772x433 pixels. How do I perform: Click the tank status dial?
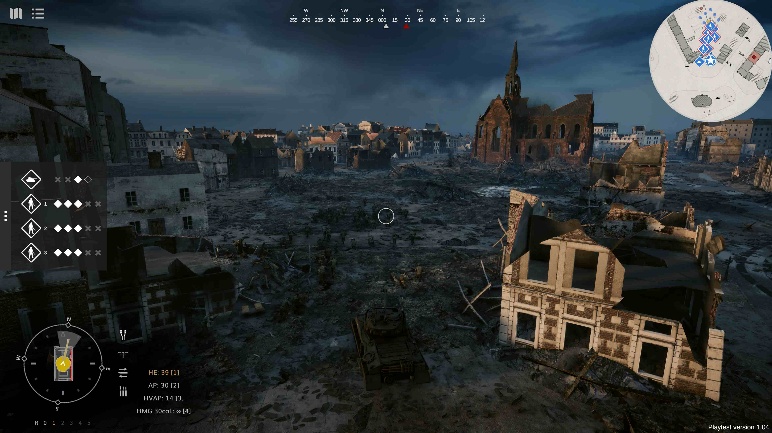click(x=62, y=363)
